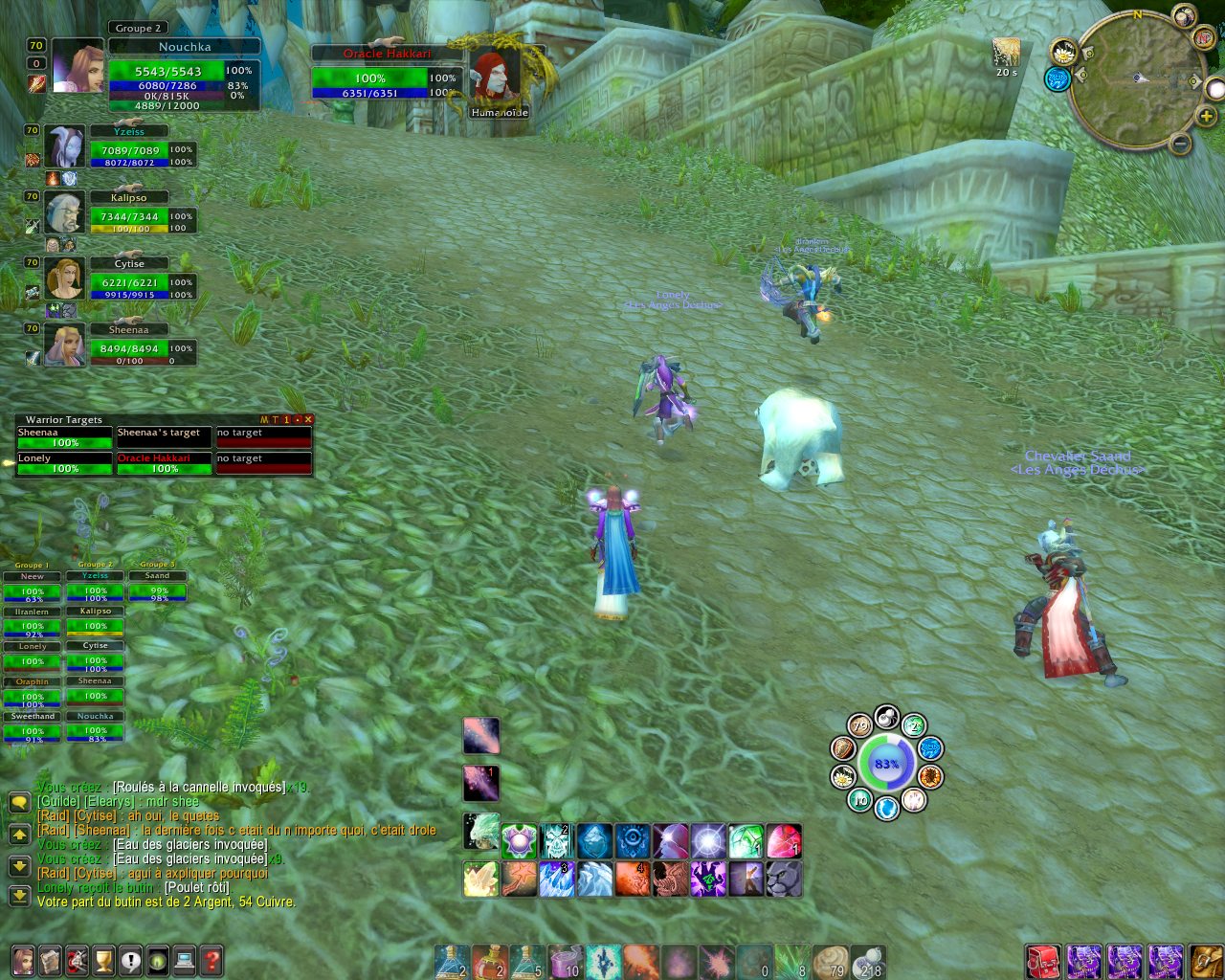Use the grey panther icon on action bar
This screenshot has width=1225, height=980.
pyautogui.click(x=784, y=880)
